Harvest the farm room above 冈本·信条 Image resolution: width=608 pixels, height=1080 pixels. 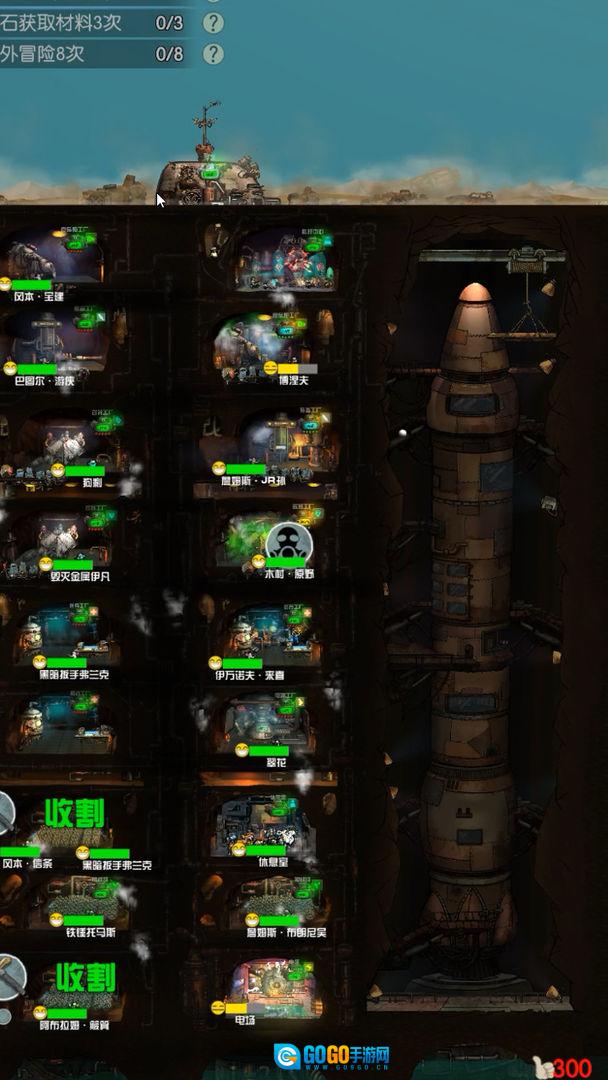point(74,813)
